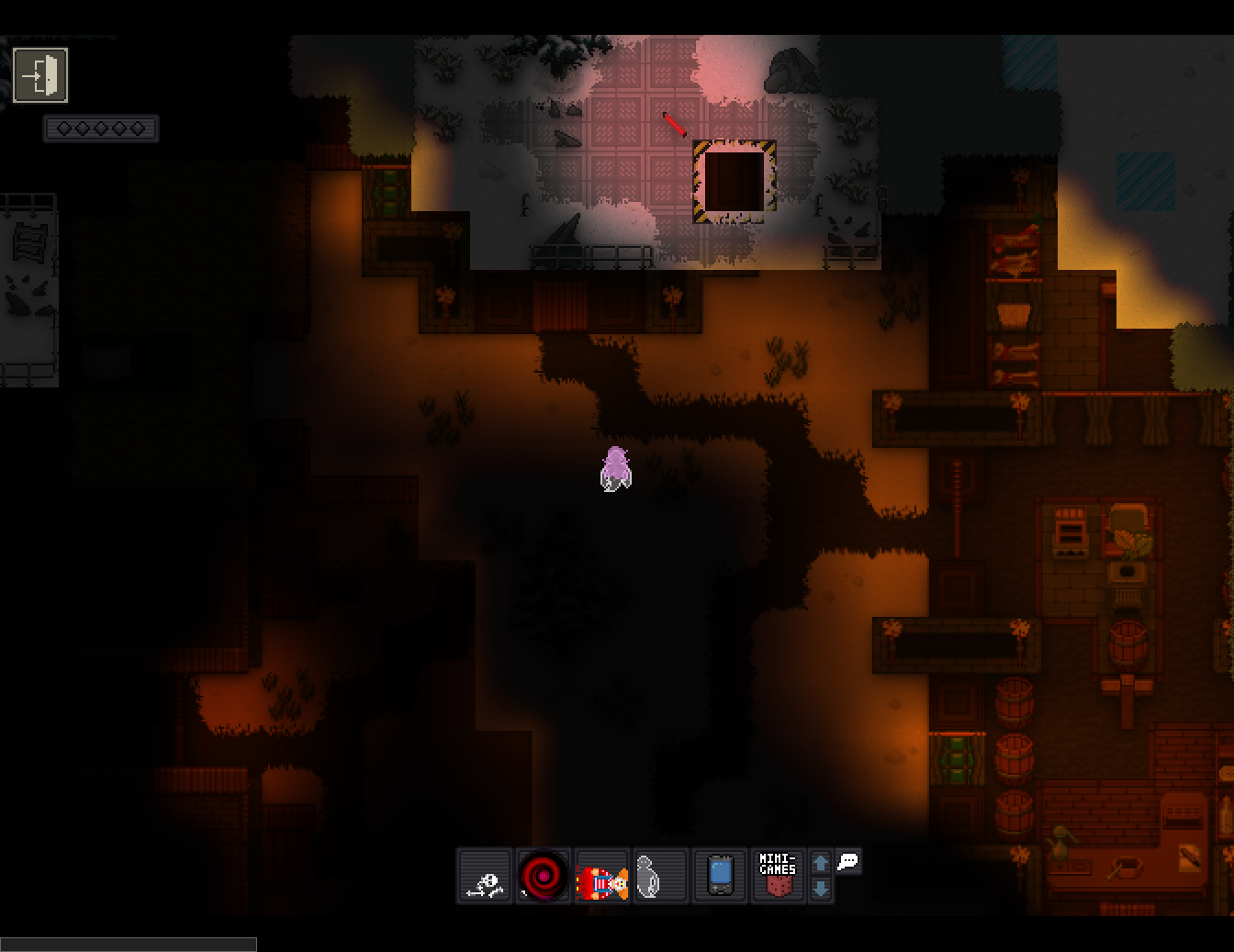Open the Mini-Games menu

(x=778, y=876)
